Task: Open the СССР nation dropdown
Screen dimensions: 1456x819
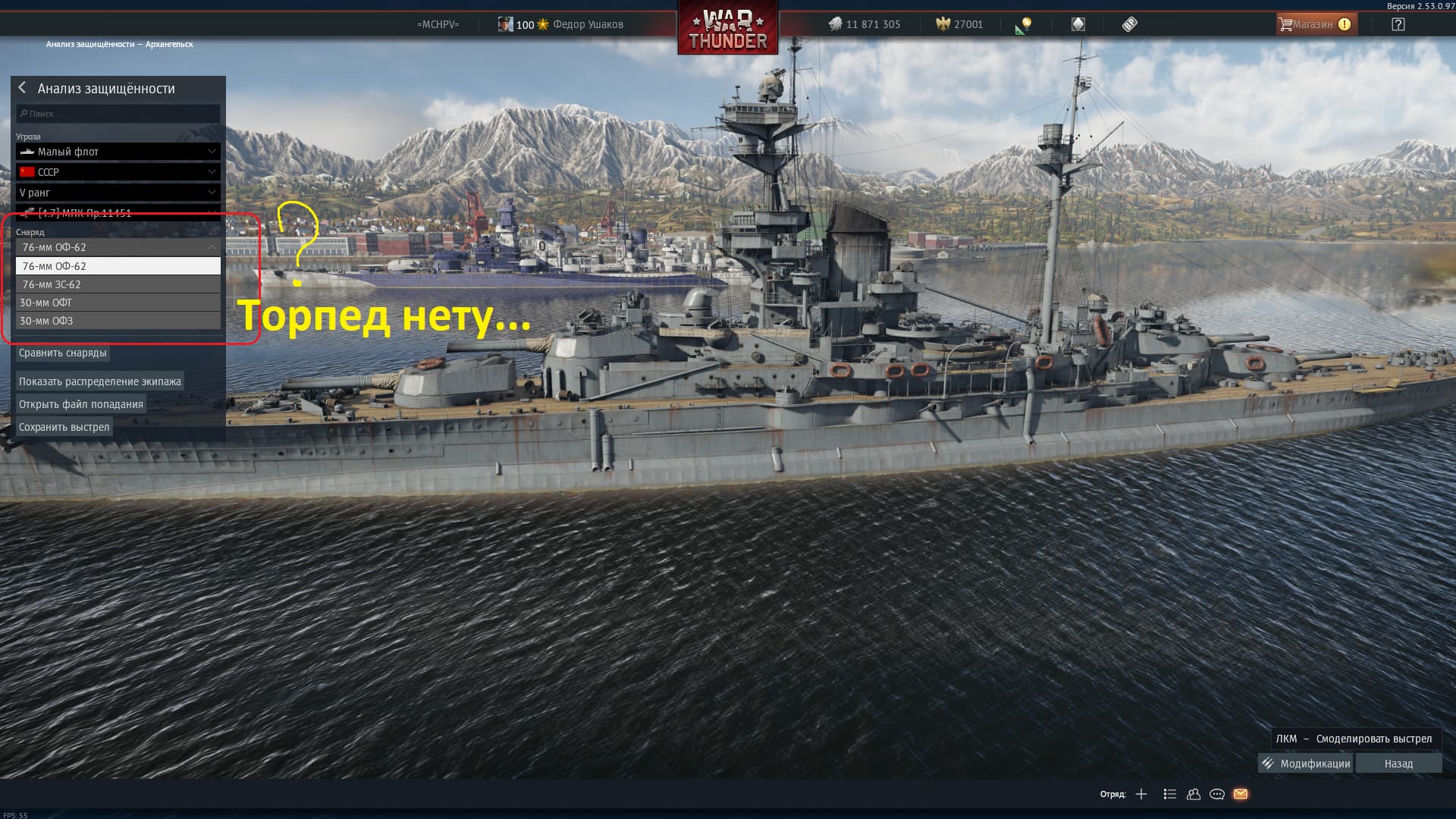Action: click(x=118, y=172)
